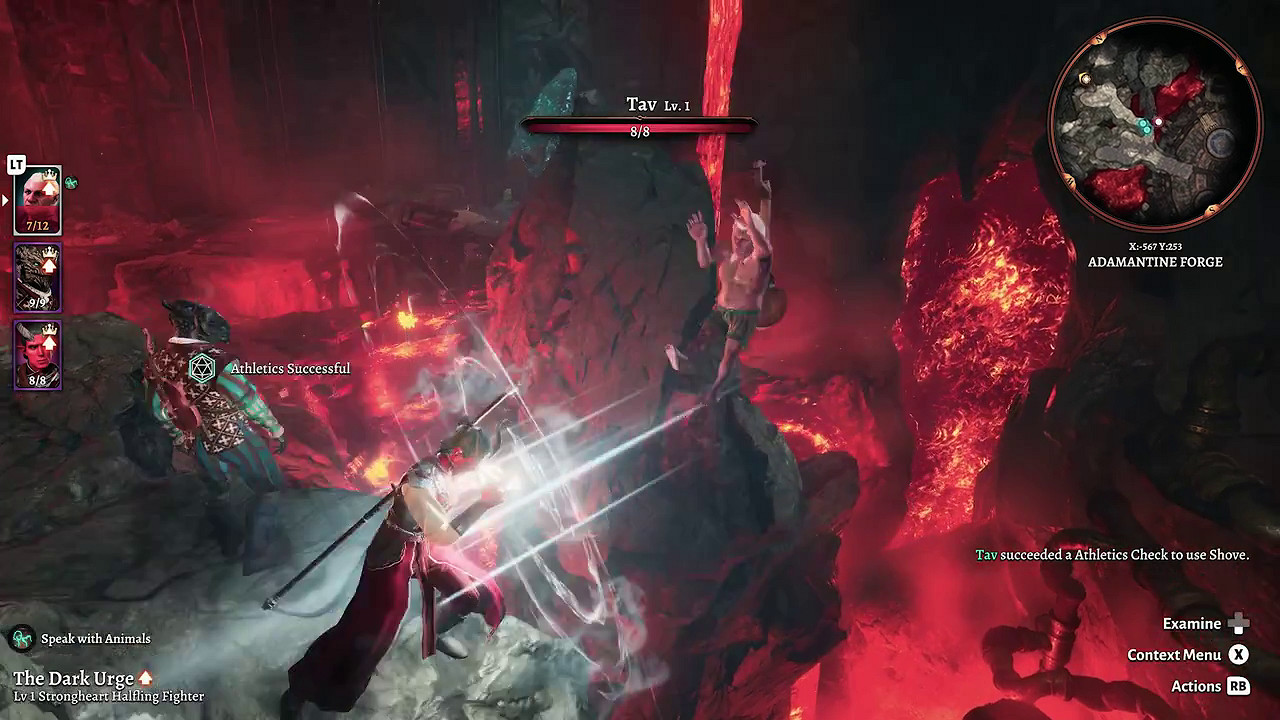The image size is (1280, 720).
Task: Open the Context Menu option
Action: pos(1174,655)
